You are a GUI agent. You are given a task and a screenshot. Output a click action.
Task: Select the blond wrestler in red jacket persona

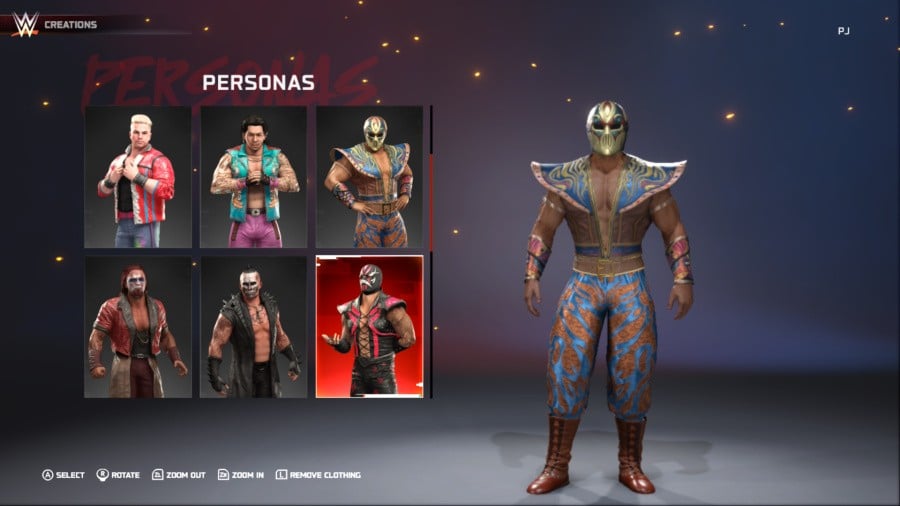click(x=138, y=177)
